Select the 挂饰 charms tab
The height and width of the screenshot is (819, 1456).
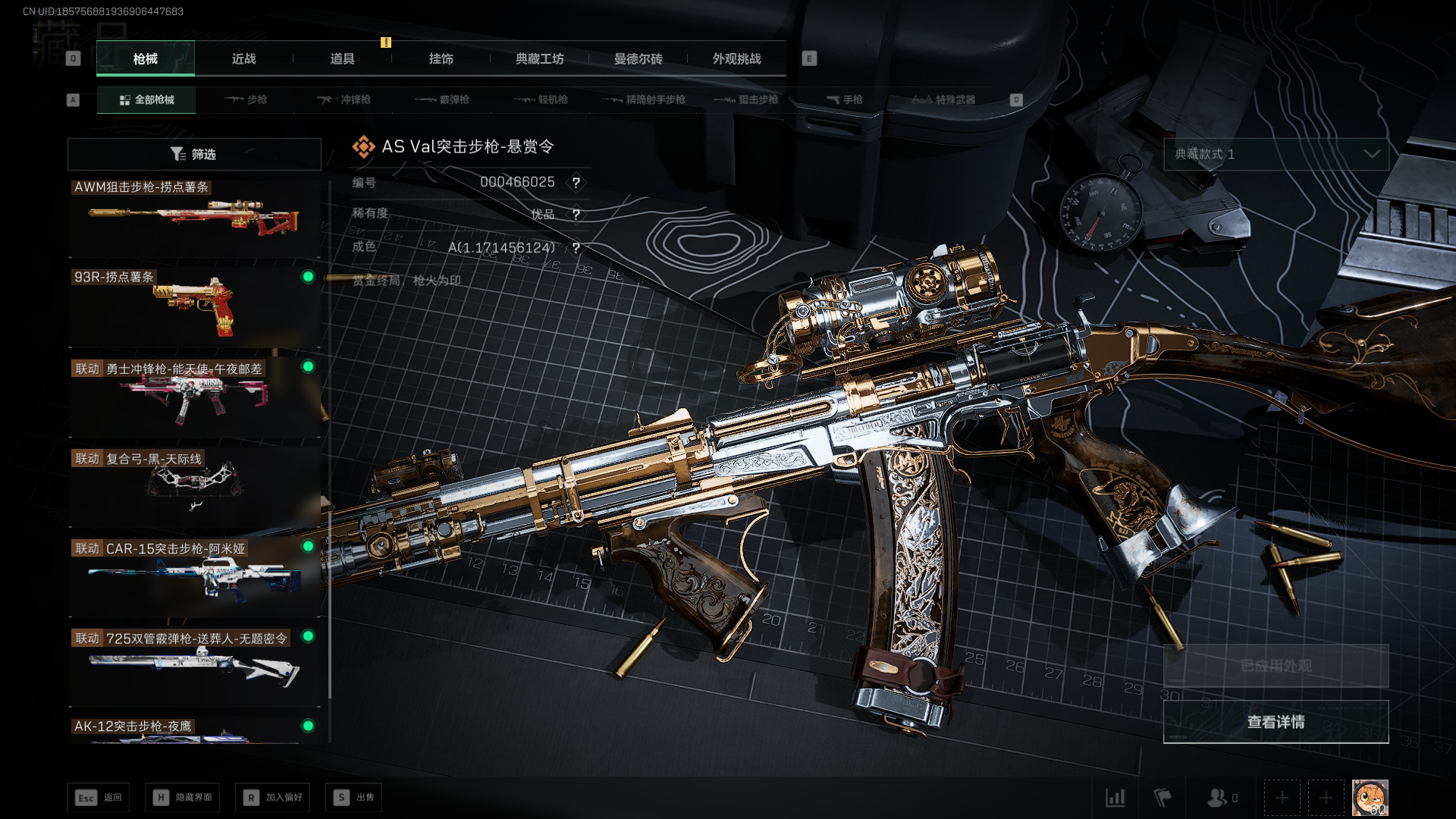(x=441, y=58)
